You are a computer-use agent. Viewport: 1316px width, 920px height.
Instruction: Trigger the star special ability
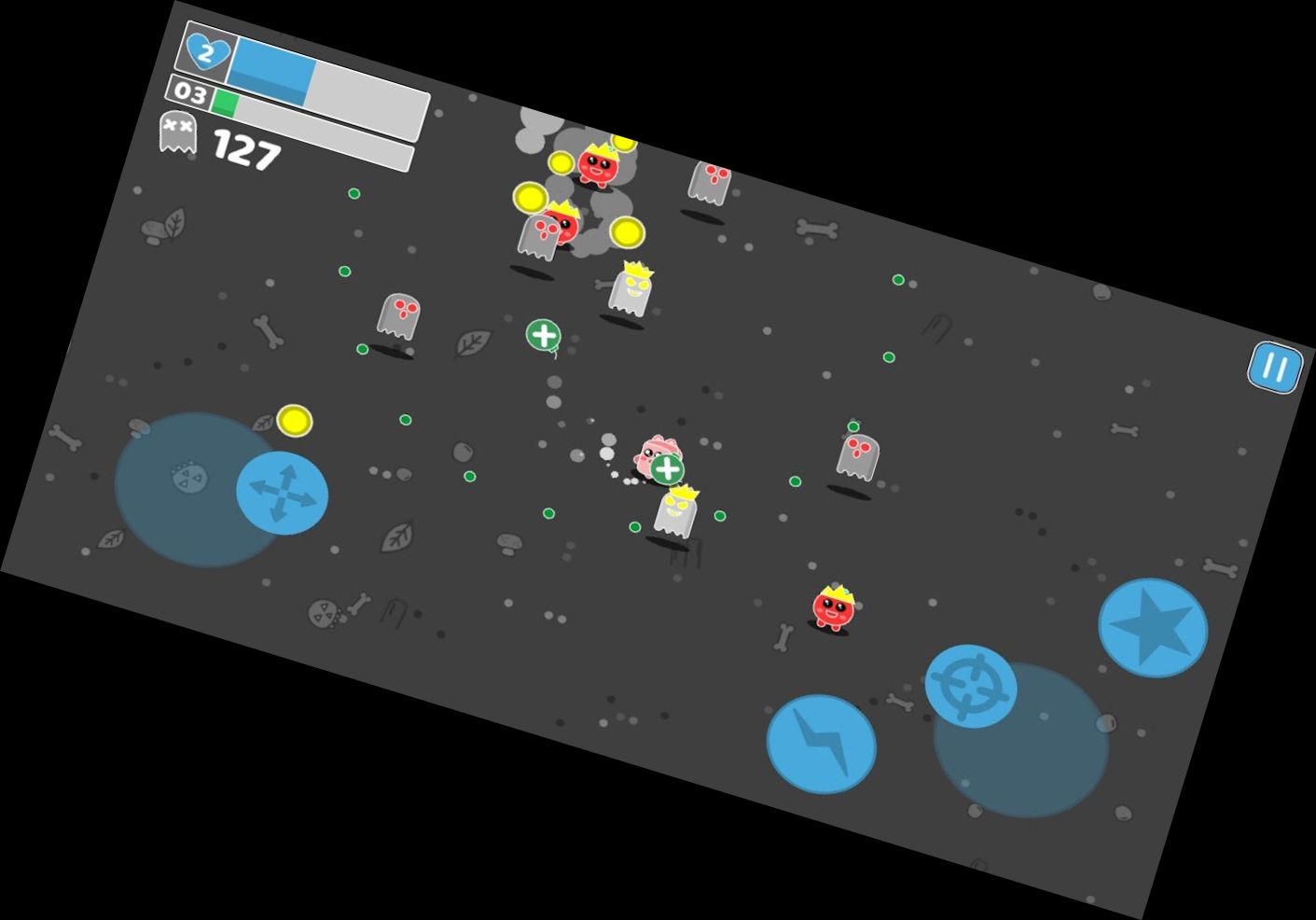[1153, 627]
